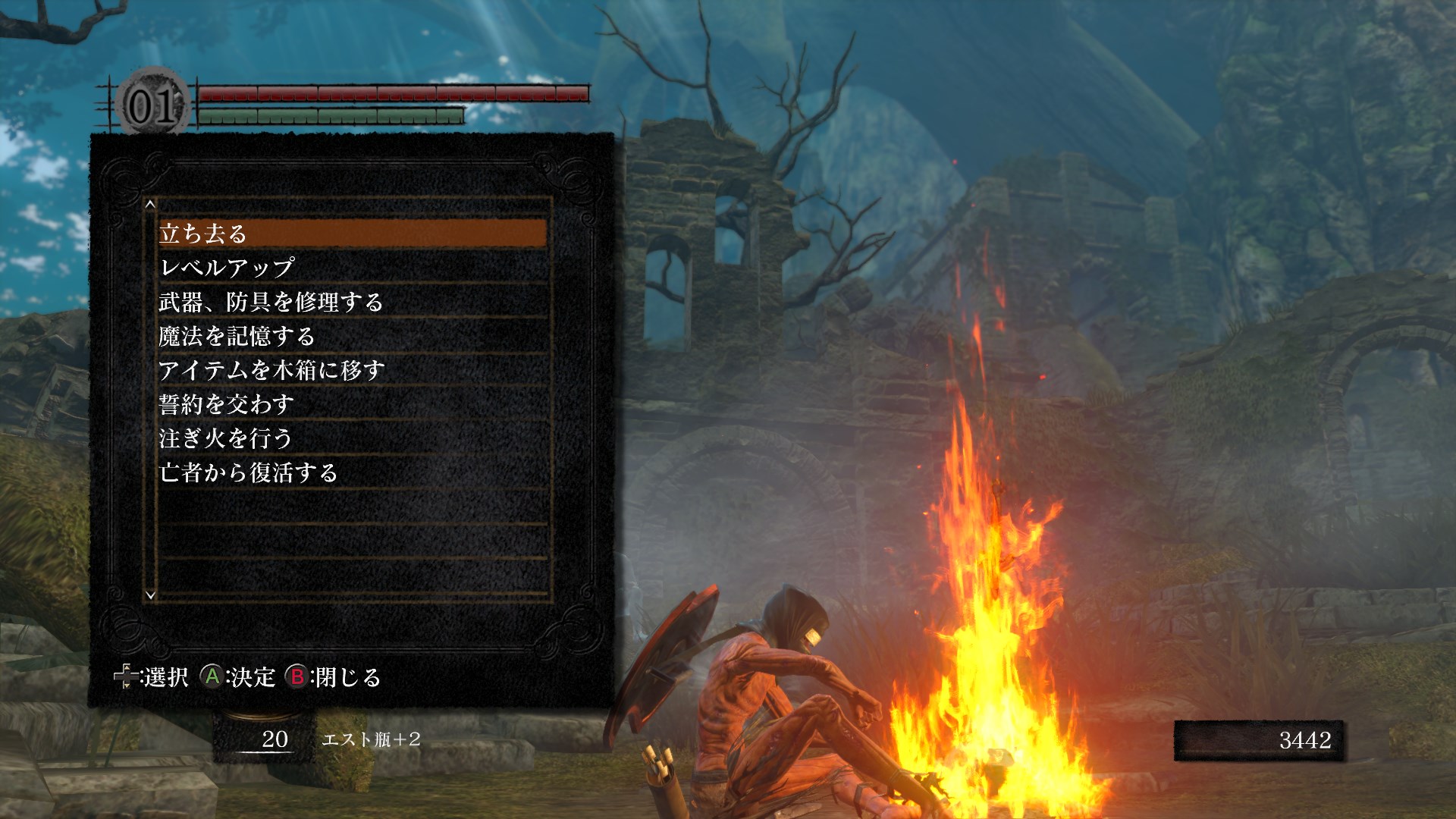Click the menu list's up scroll arrow

(150, 204)
